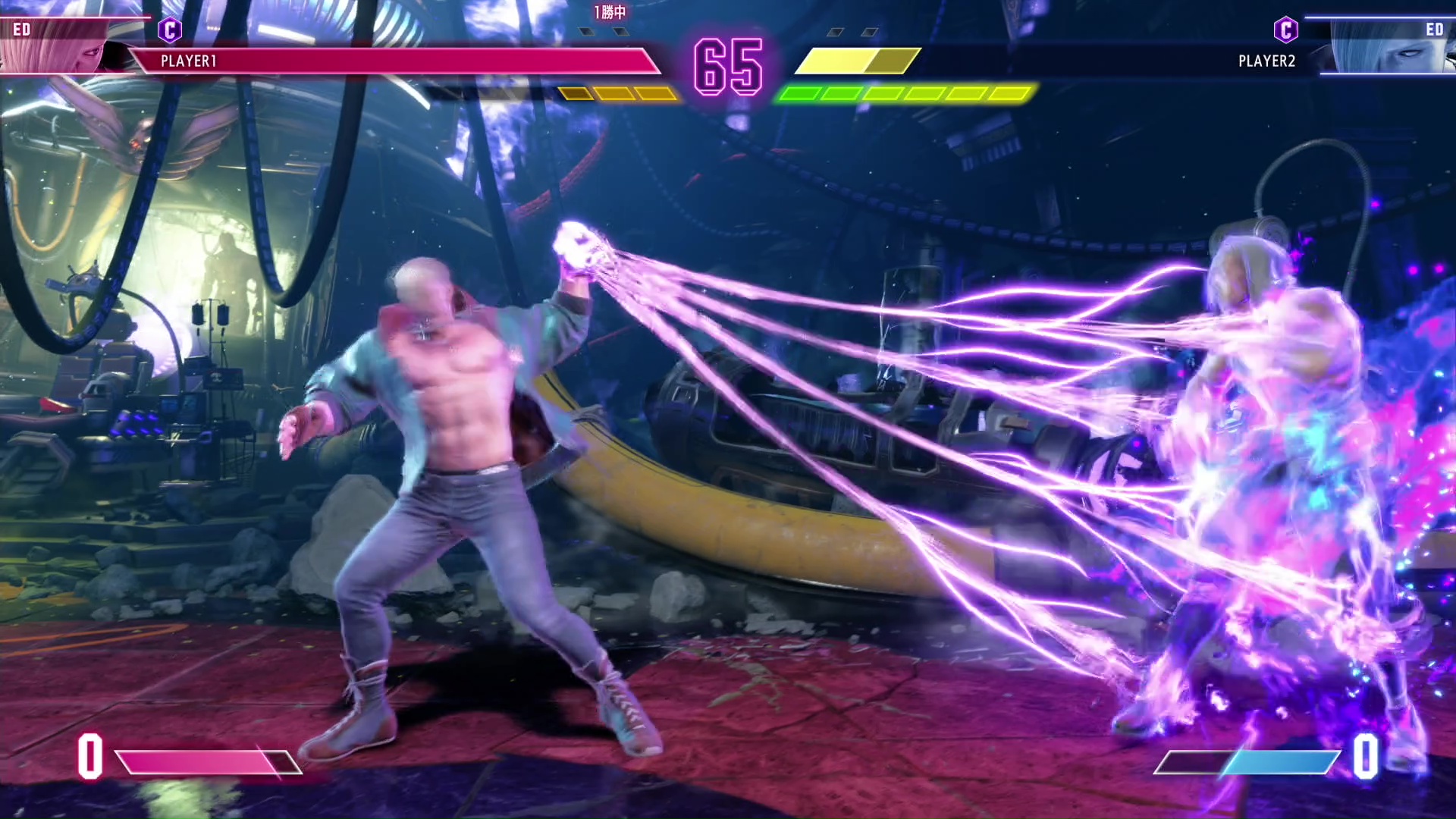Select Player 2's Classic control type icon
The height and width of the screenshot is (819, 1456).
[x=1285, y=30]
